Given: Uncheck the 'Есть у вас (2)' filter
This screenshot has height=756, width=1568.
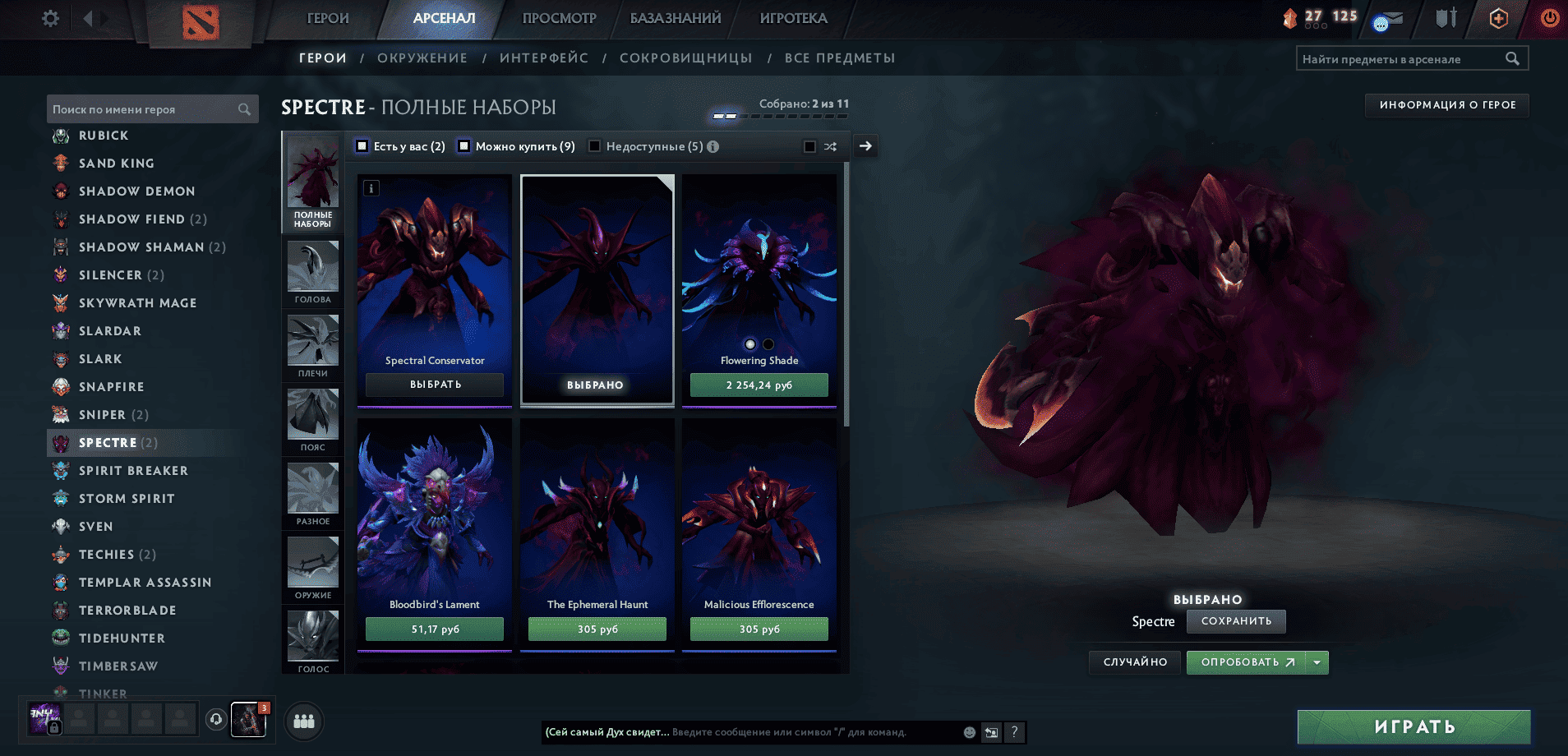Looking at the screenshot, I should [x=362, y=145].
